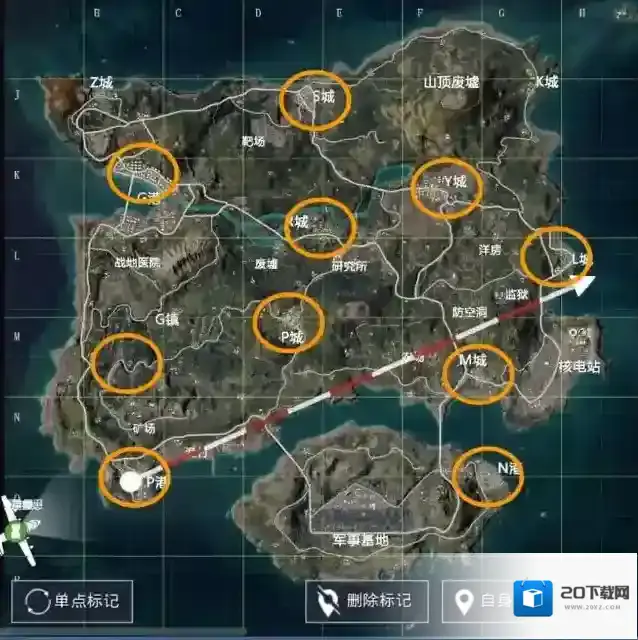Viewport: 638px width, 640px height.
Task: Choose G镇 on the map
Action: pos(167,318)
